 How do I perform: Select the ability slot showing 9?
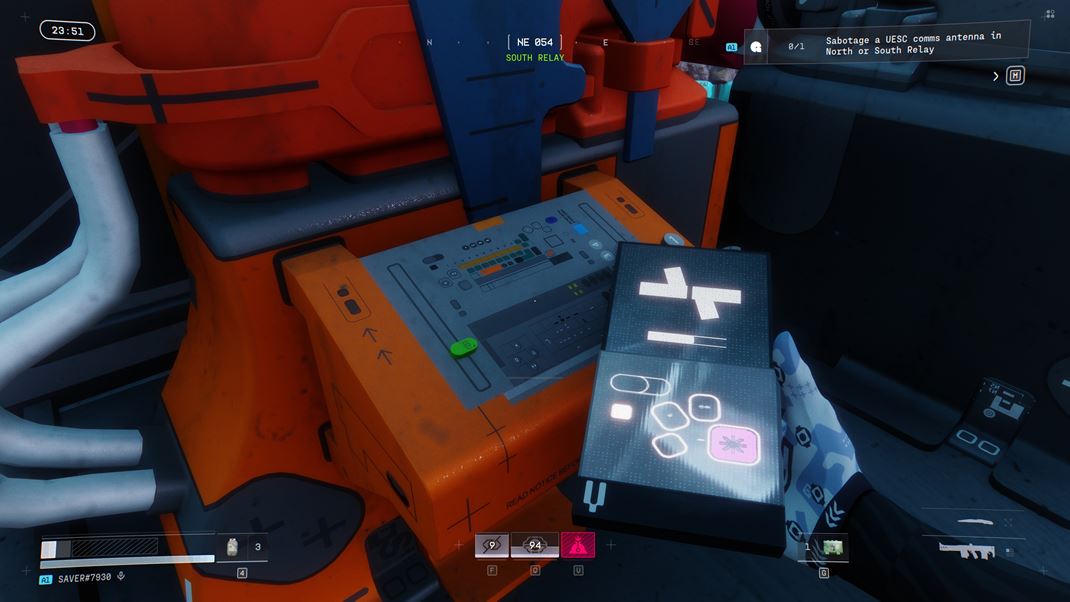tap(491, 545)
